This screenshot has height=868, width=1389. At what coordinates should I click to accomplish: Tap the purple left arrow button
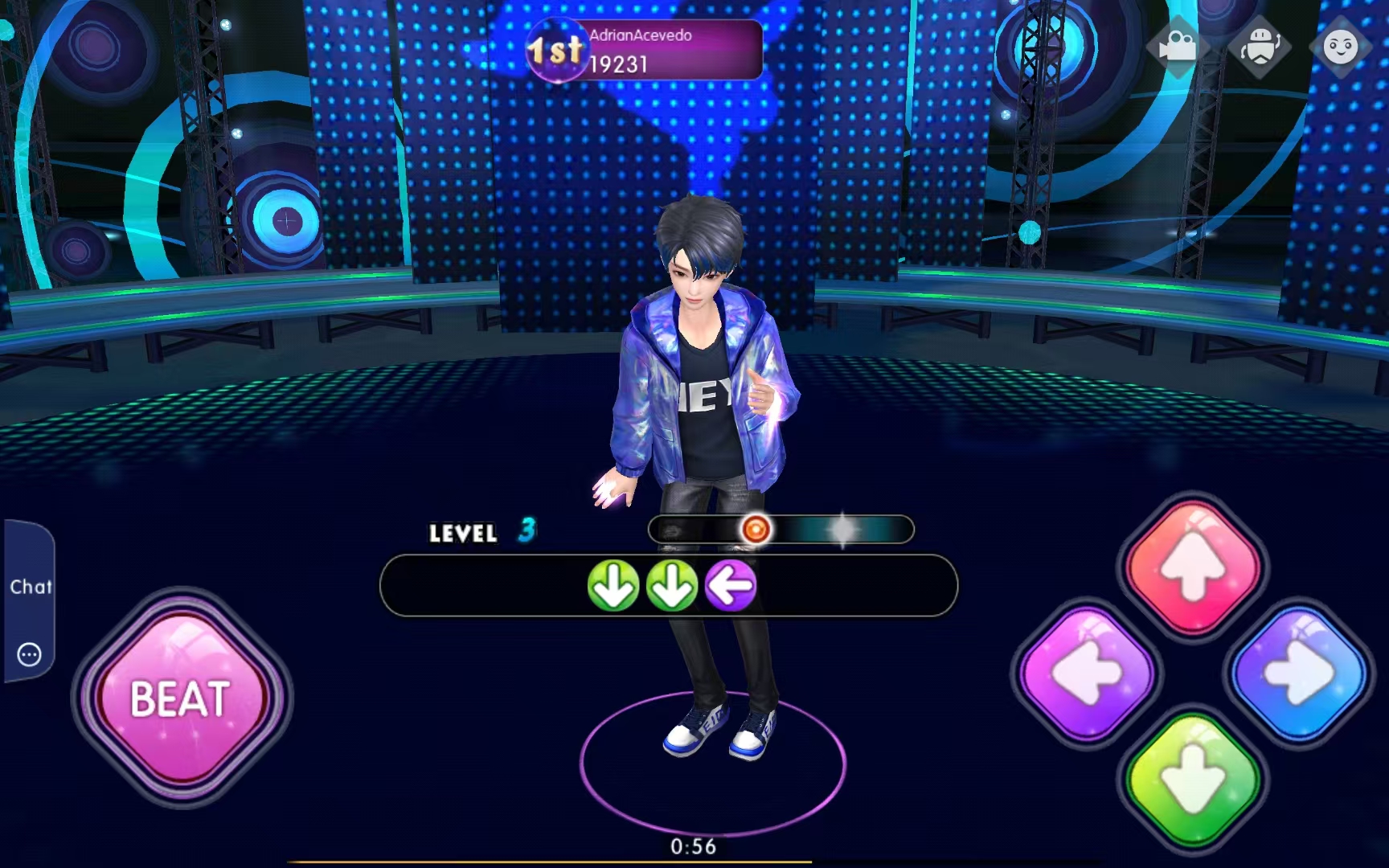point(1088,672)
